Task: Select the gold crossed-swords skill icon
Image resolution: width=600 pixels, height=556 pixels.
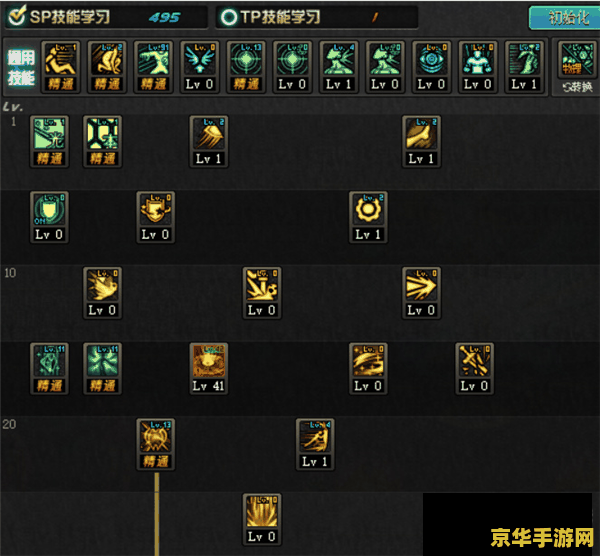Action: click(474, 362)
